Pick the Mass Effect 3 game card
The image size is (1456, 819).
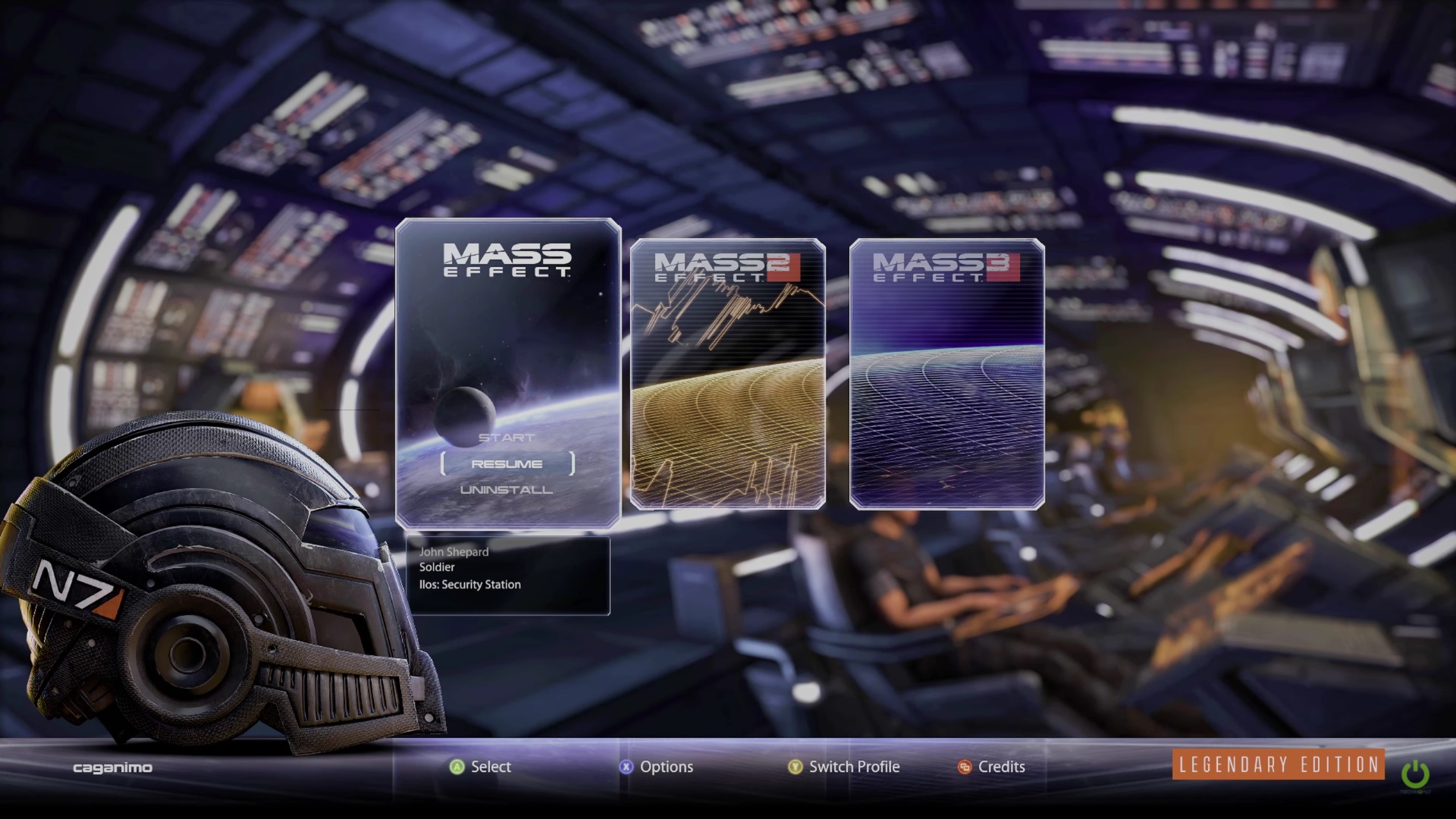946,374
